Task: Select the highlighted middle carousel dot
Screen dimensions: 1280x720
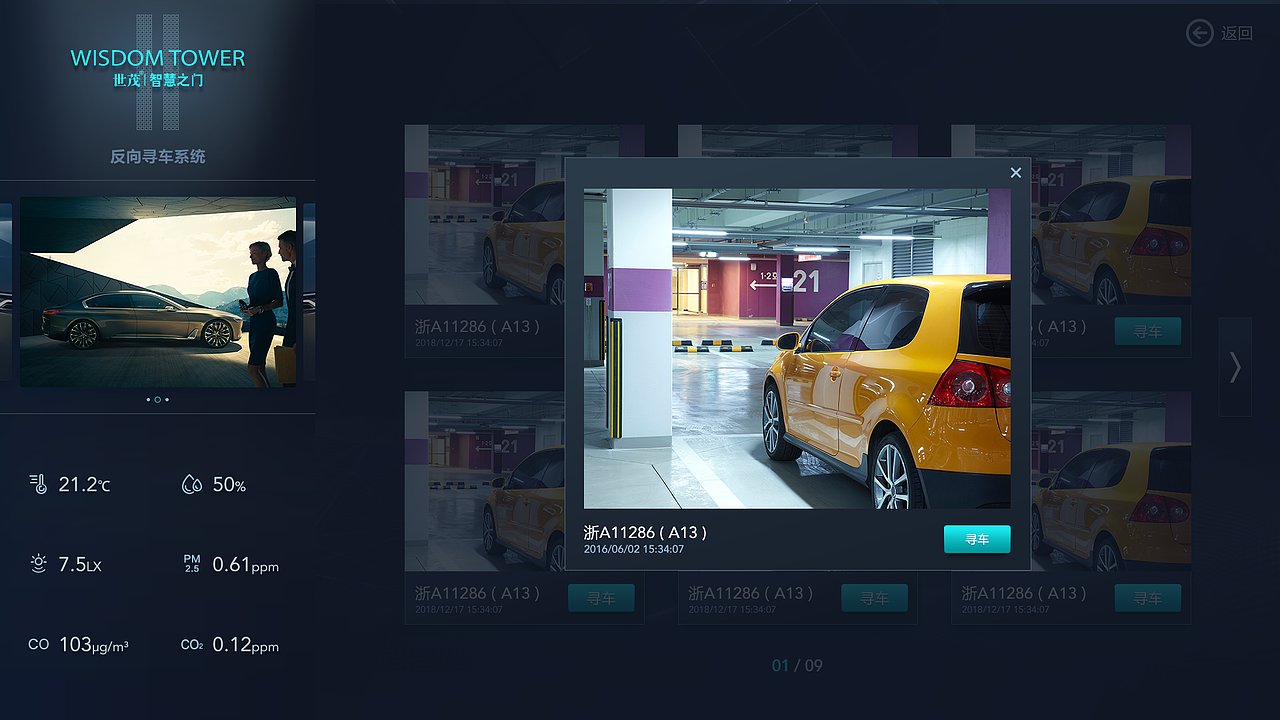Action: pyautogui.click(x=157, y=399)
